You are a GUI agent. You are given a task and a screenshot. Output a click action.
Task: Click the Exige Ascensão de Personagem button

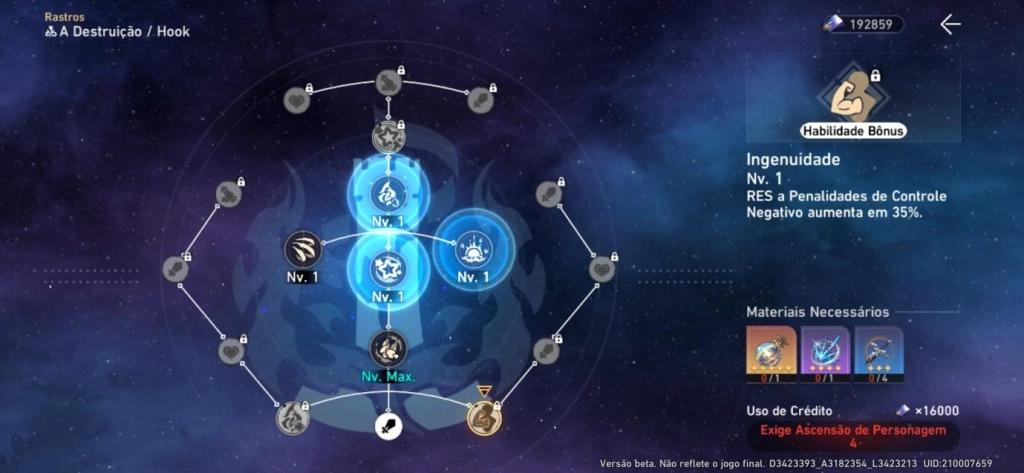click(853, 435)
